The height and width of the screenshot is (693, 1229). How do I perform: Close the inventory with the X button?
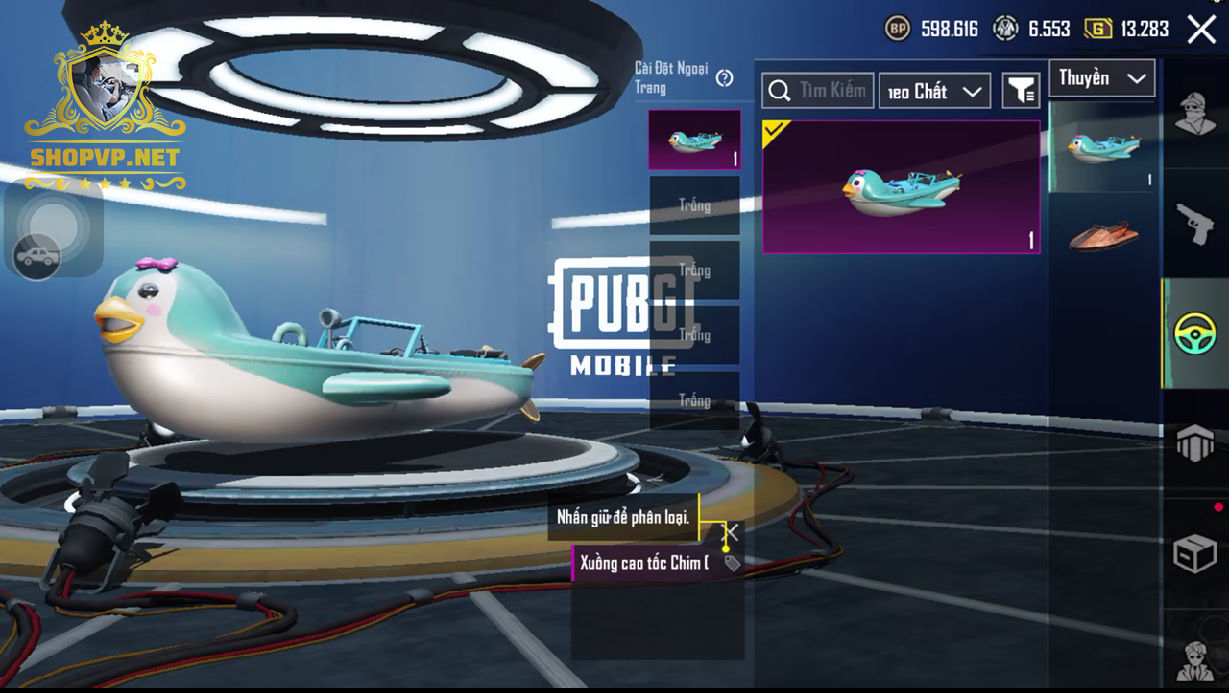(1201, 29)
